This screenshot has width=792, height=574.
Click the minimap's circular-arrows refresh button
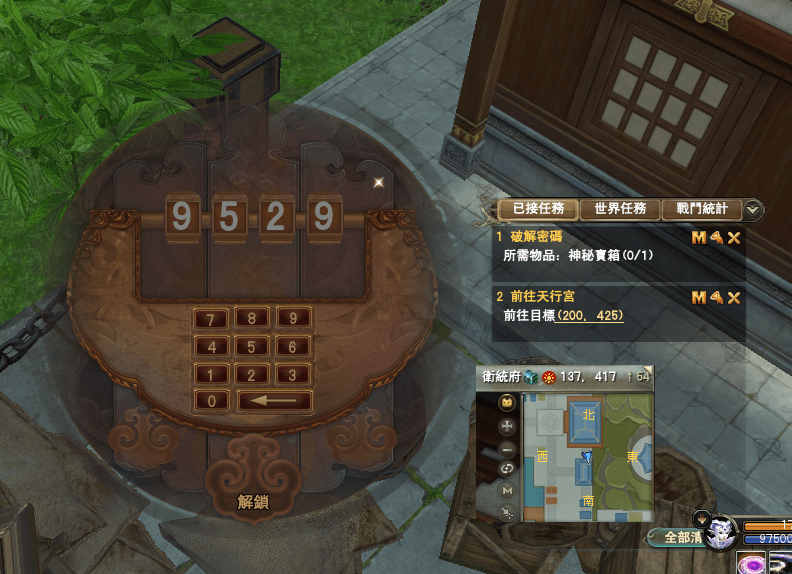coord(508,469)
